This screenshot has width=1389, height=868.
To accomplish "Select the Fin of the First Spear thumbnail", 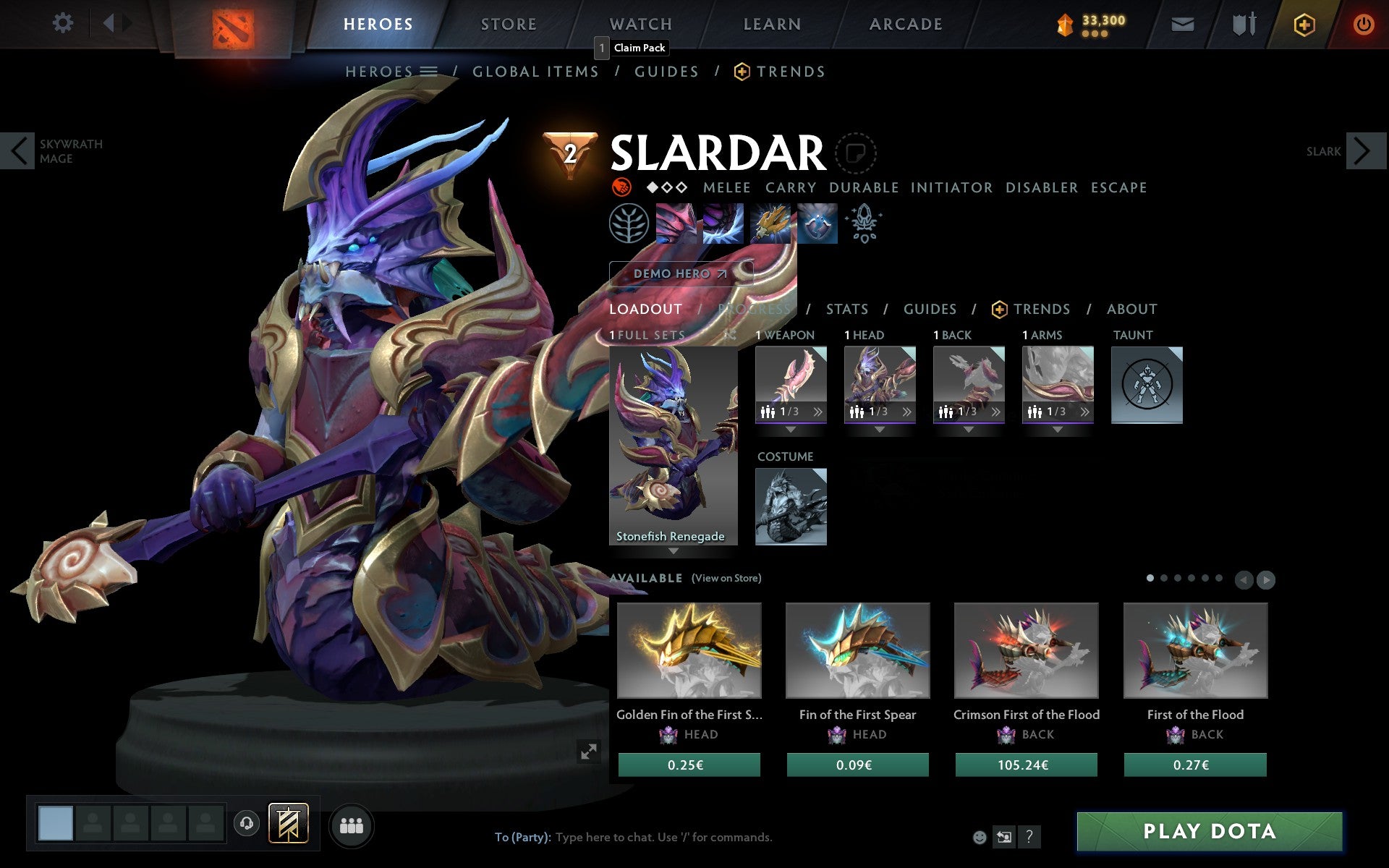I will 857,650.
